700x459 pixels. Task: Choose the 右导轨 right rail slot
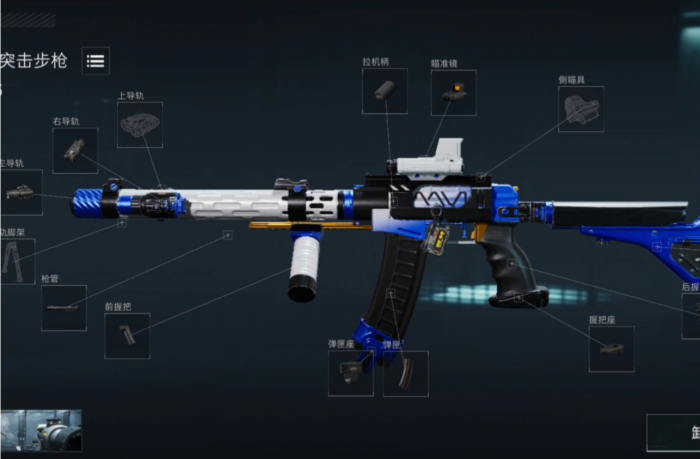click(75, 150)
